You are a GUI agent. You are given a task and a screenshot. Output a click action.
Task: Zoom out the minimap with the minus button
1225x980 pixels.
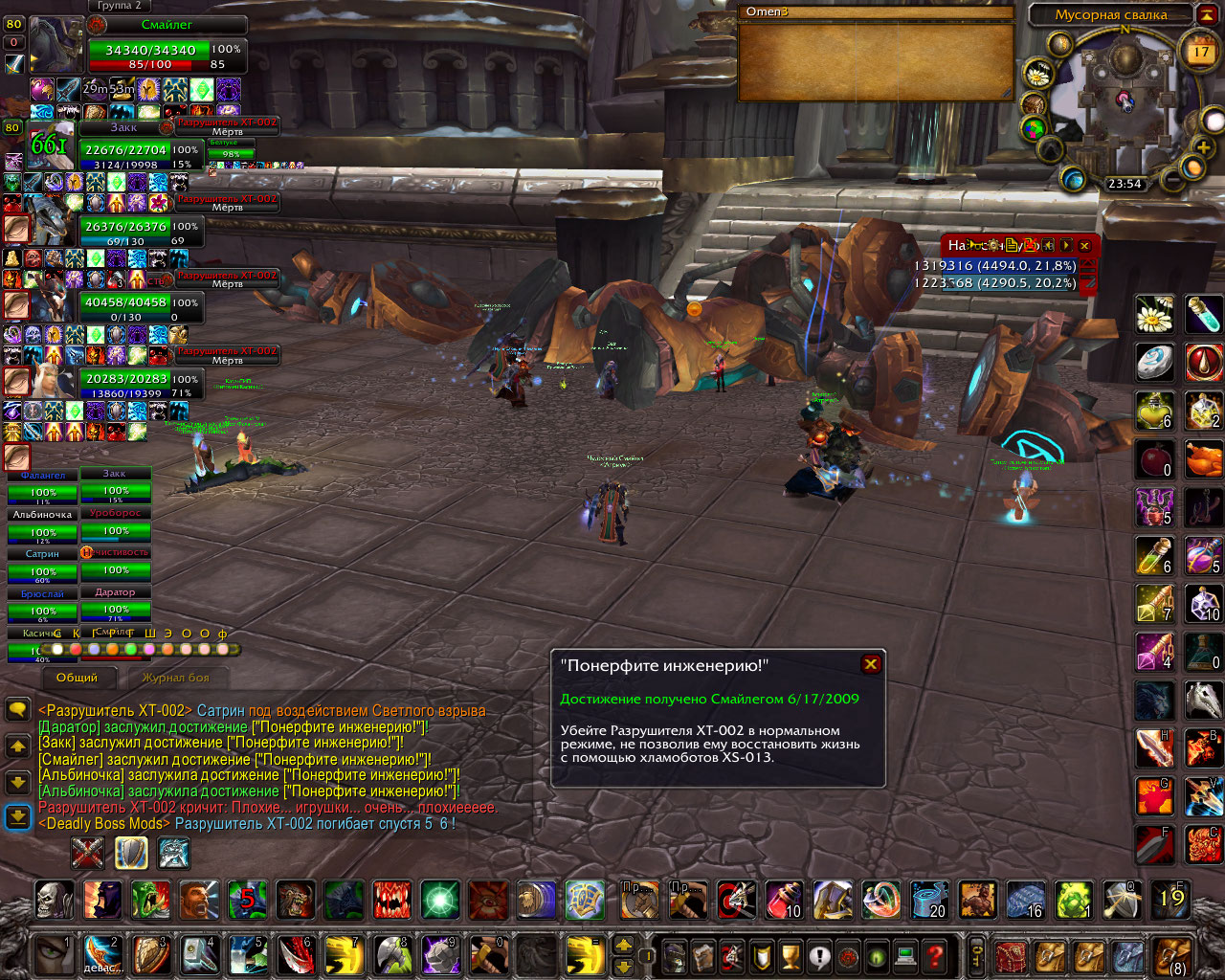click(x=1171, y=180)
